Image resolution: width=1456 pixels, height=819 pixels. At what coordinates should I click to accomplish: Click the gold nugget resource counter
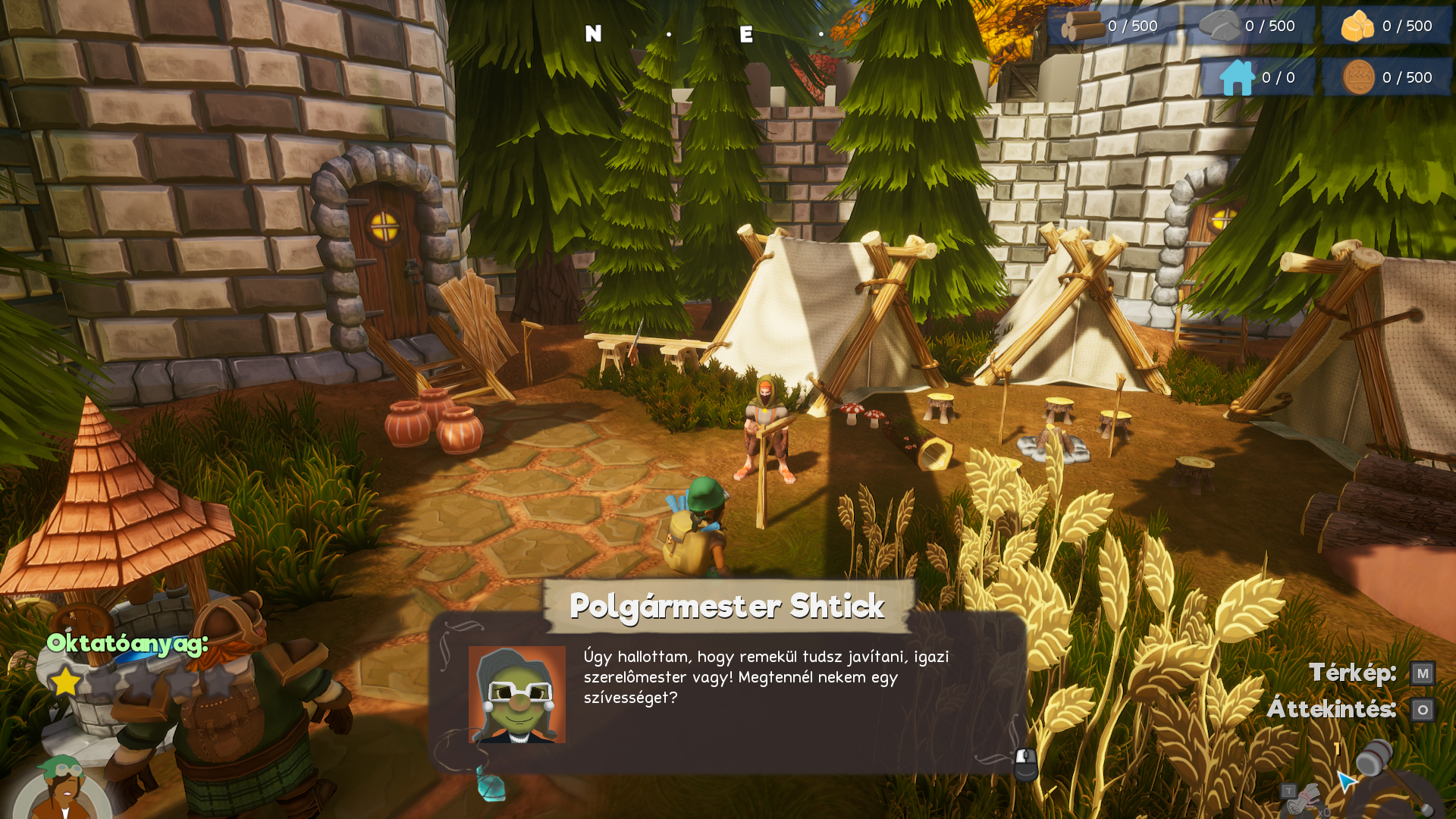pyautogui.click(x=1386, y=27)
